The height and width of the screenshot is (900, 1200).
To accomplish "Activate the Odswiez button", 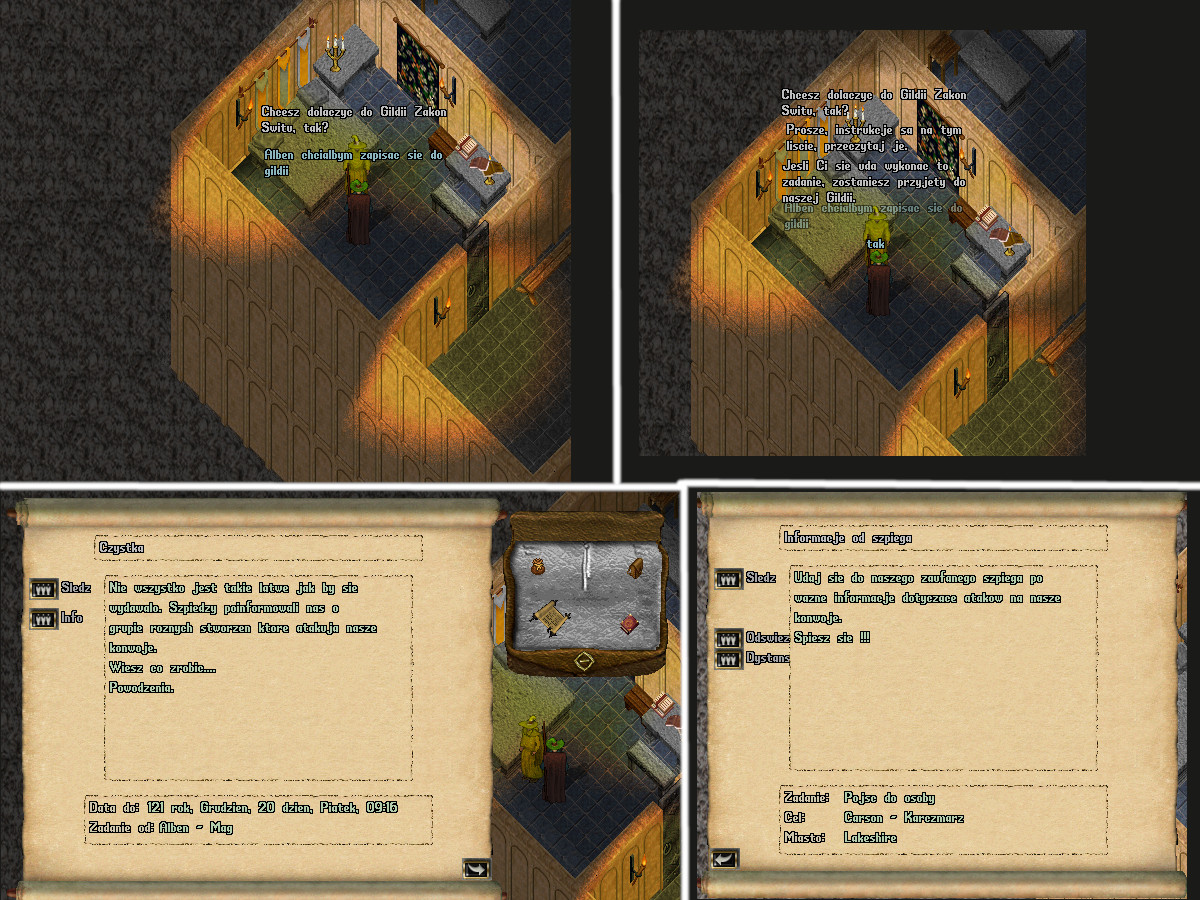I will click(729, 638).
